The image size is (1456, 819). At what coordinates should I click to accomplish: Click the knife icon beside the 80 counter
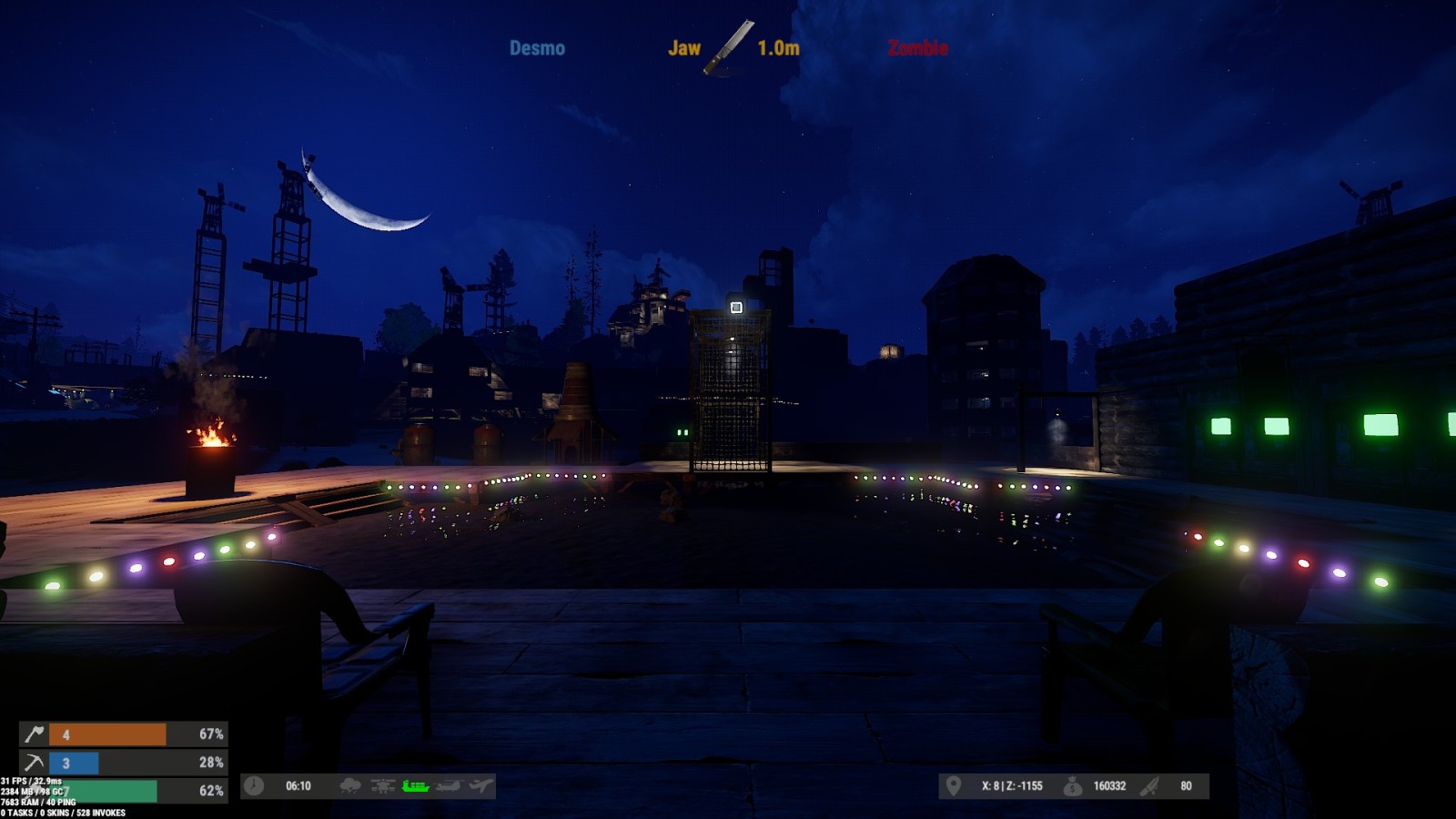pyautogui.click(x=1151, y=786)
